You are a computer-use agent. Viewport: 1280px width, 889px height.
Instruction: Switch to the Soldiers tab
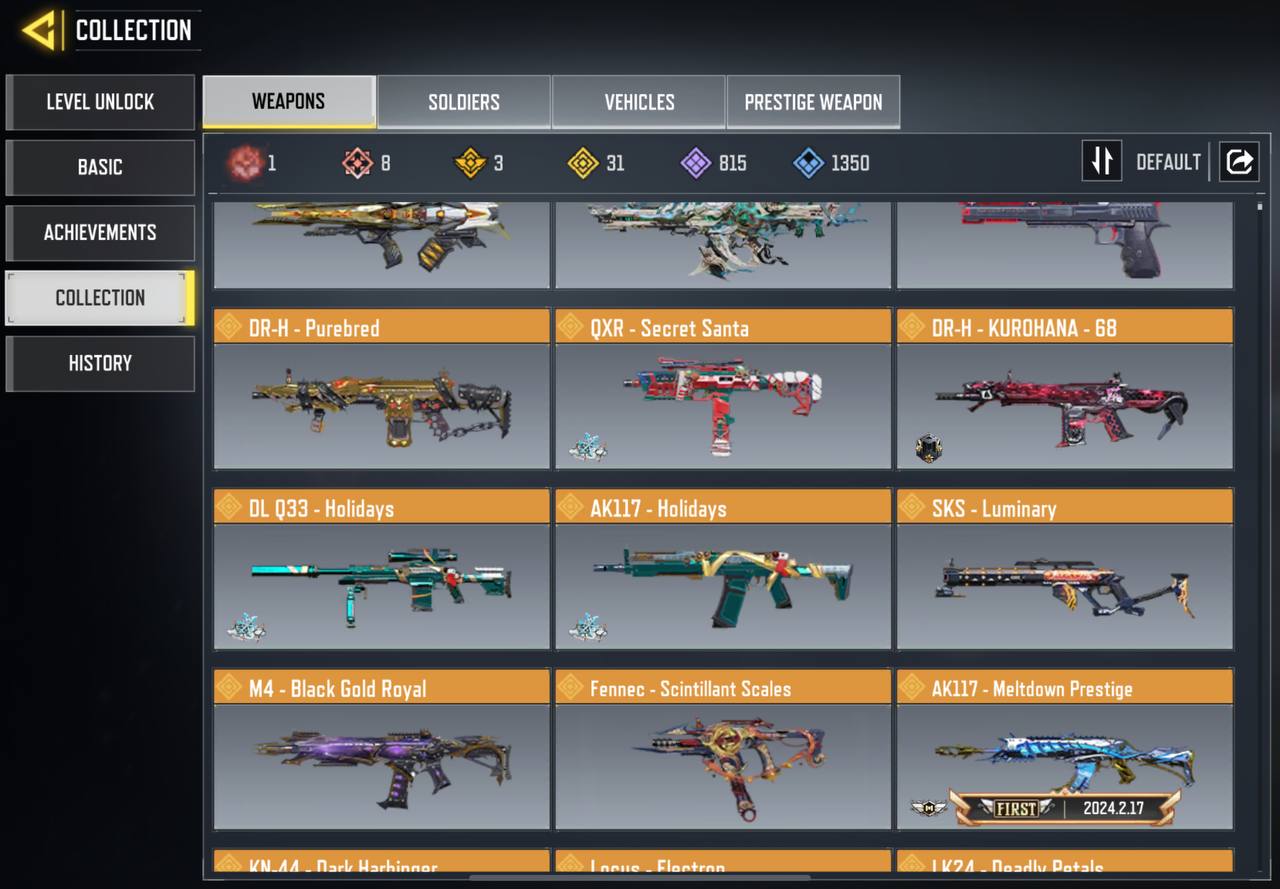tap(464, 102)
